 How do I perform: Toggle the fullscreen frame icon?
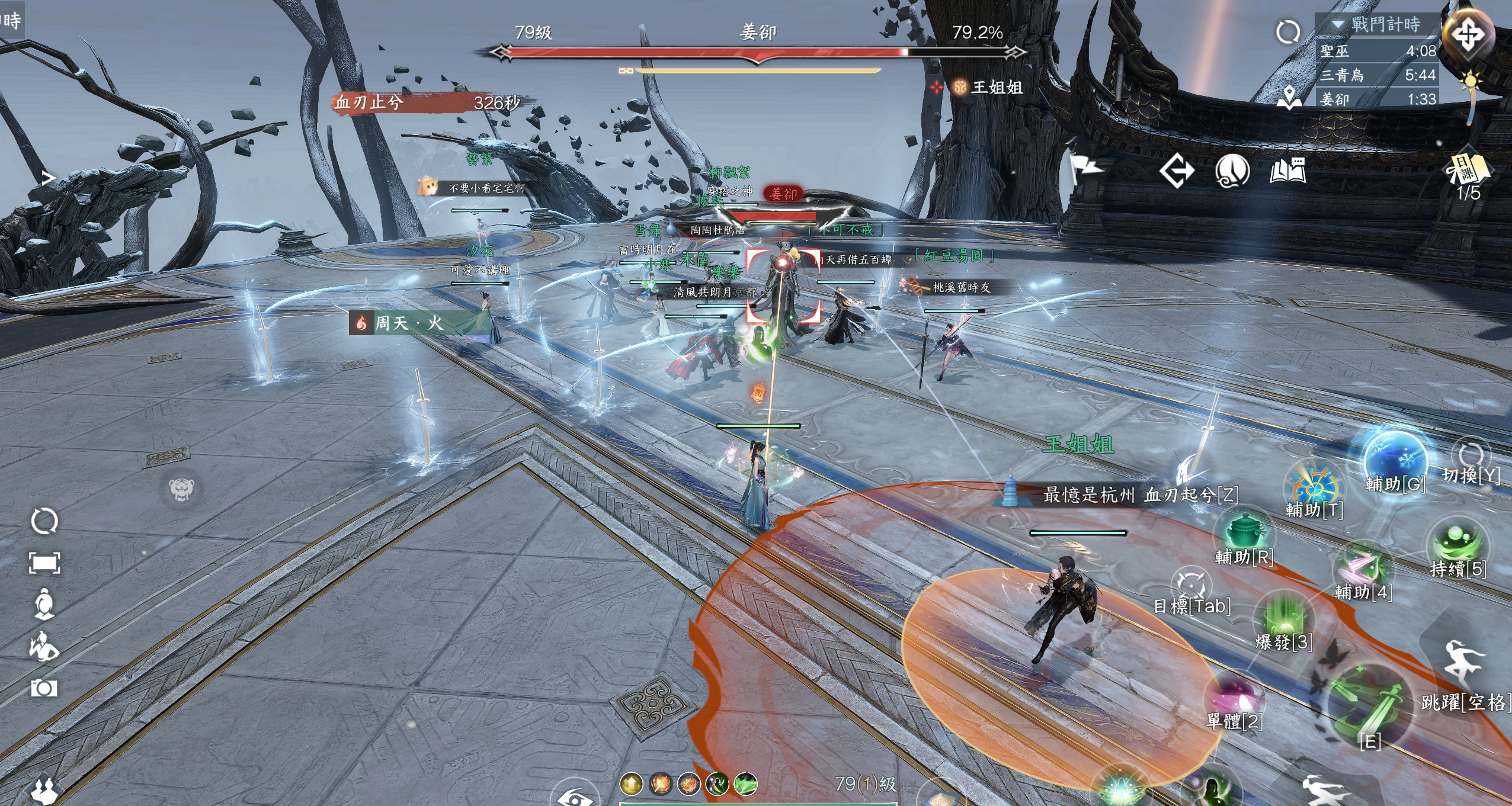click(x=44, y=563)
